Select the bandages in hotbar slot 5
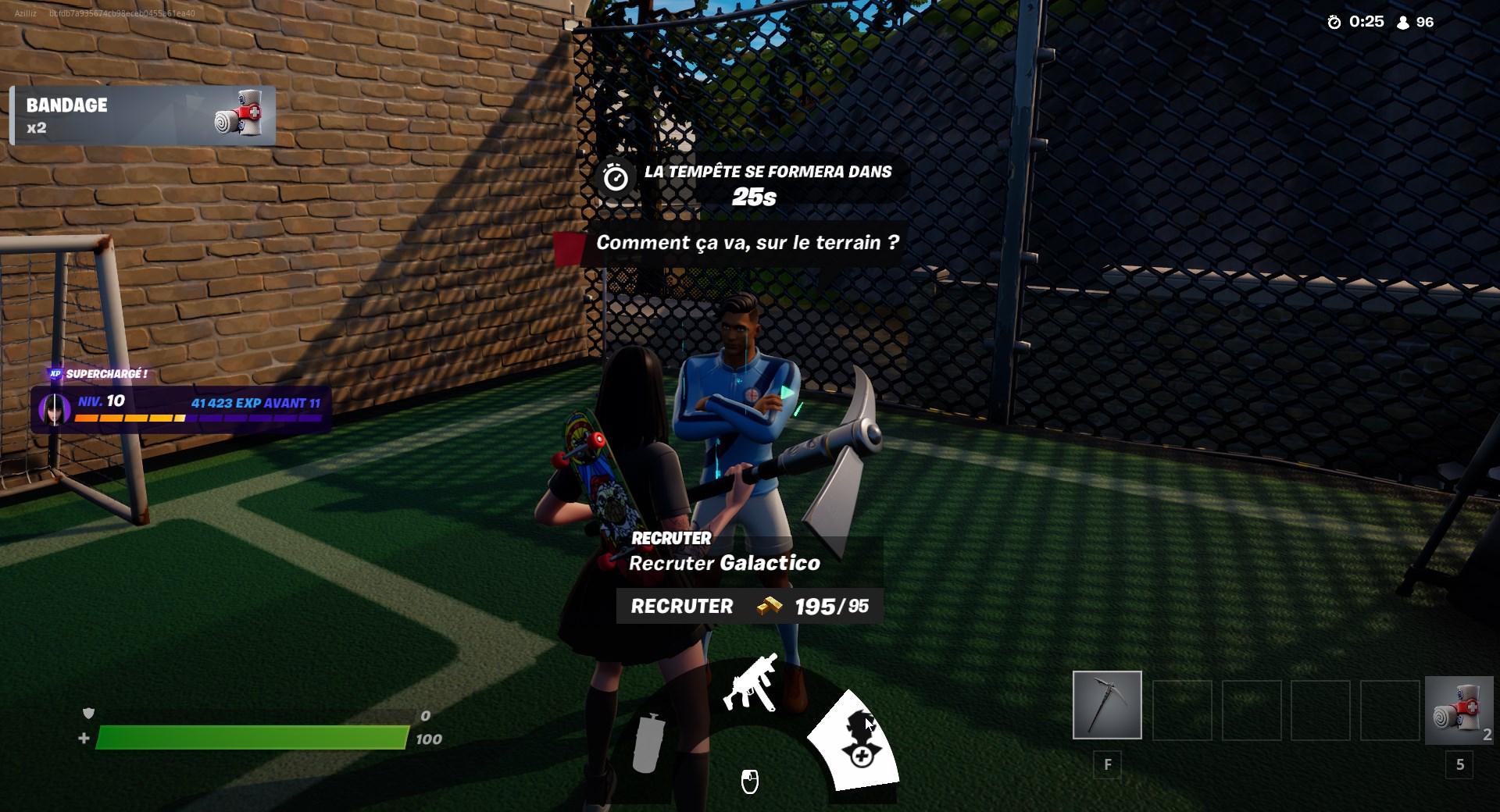This screenshot has height=812, width=1500. (x=1459, y=704)
